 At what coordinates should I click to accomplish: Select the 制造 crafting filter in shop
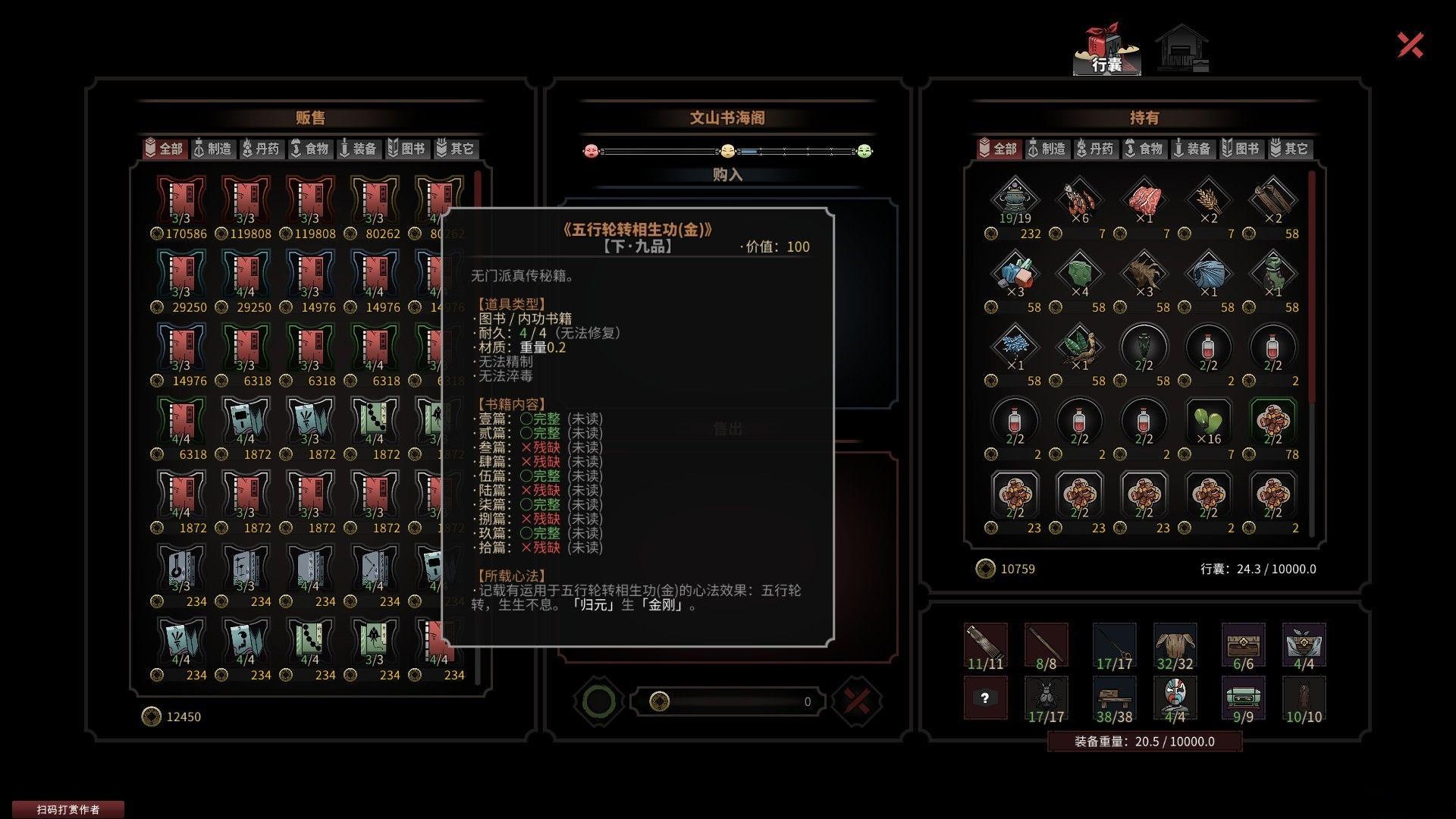tap(212, 149)
